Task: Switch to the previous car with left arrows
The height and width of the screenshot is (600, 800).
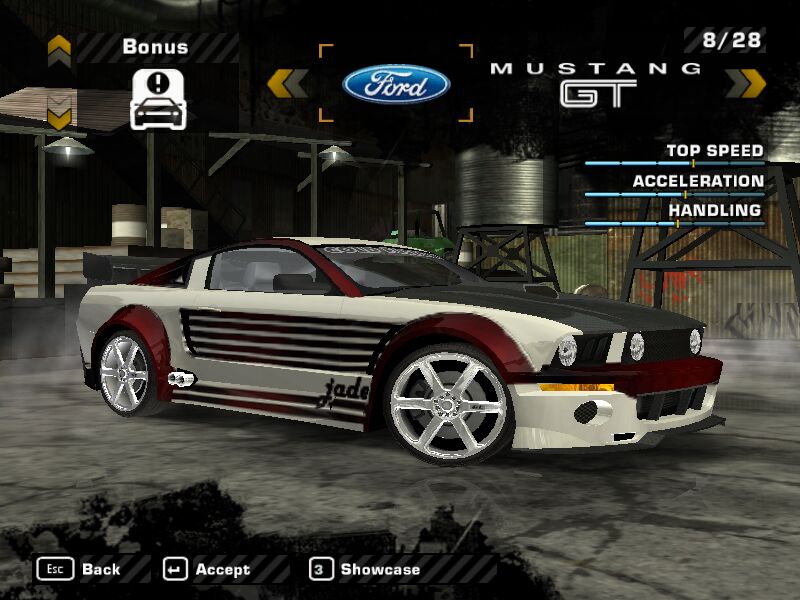Action: click(287, 83)
